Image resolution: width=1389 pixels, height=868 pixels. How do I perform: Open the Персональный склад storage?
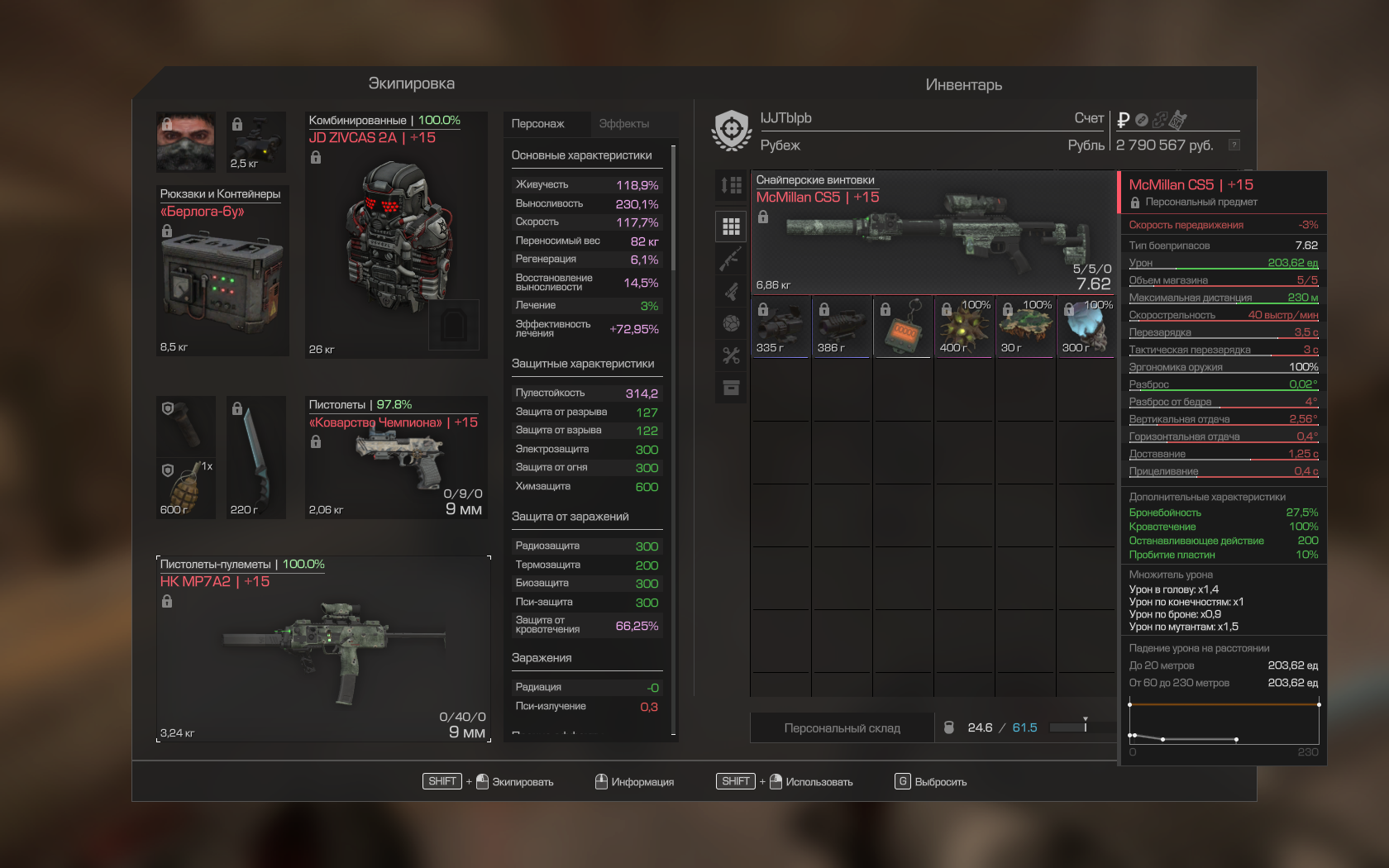point(842,728)
